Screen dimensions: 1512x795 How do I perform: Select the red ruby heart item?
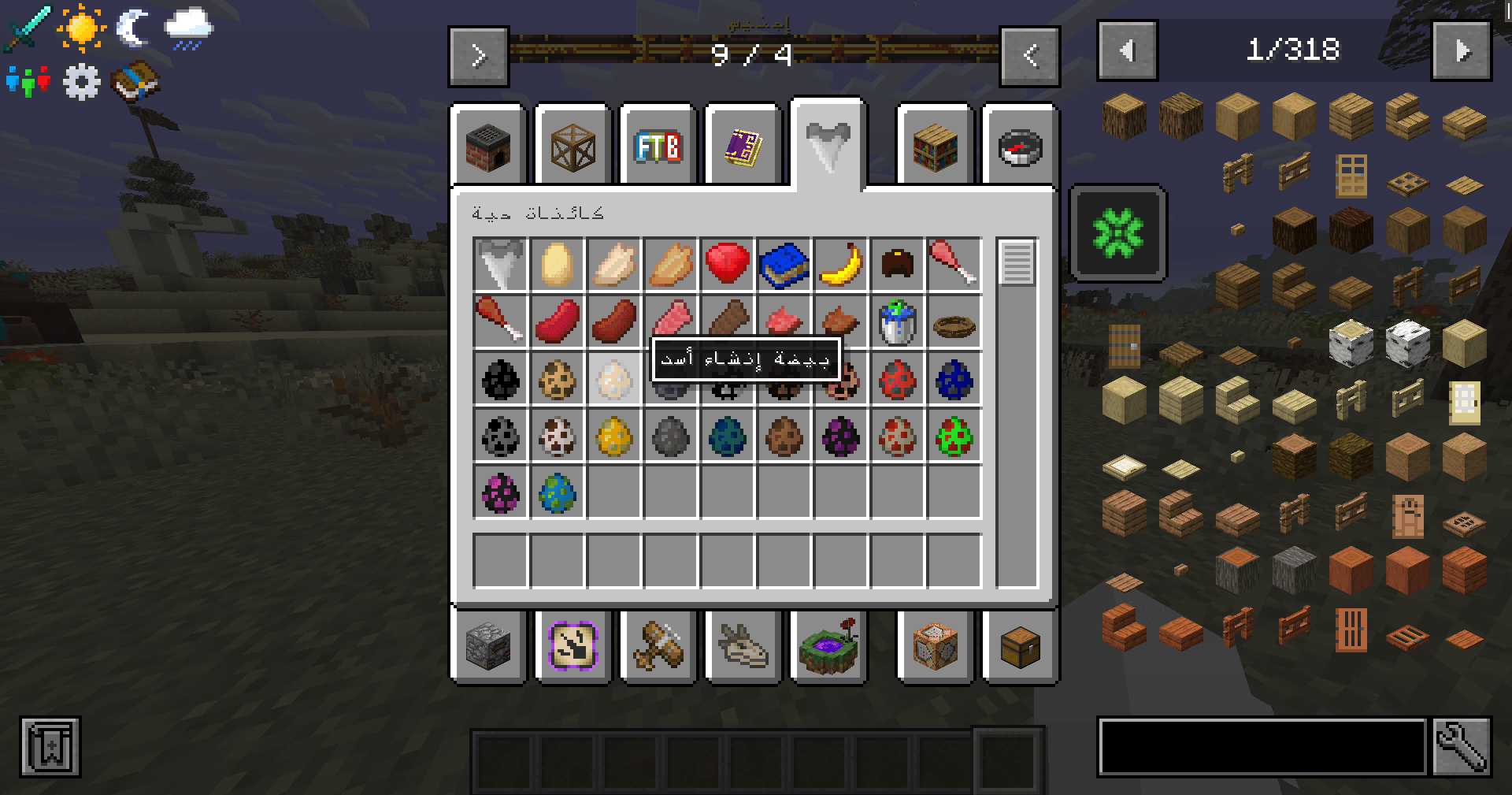(x=727, y=264)
